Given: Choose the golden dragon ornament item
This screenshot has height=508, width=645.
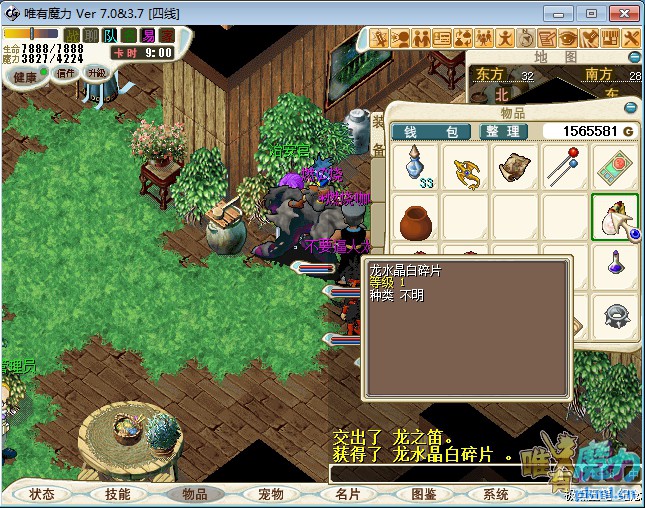Looking at the screenshot, I should tap(466, 168).
